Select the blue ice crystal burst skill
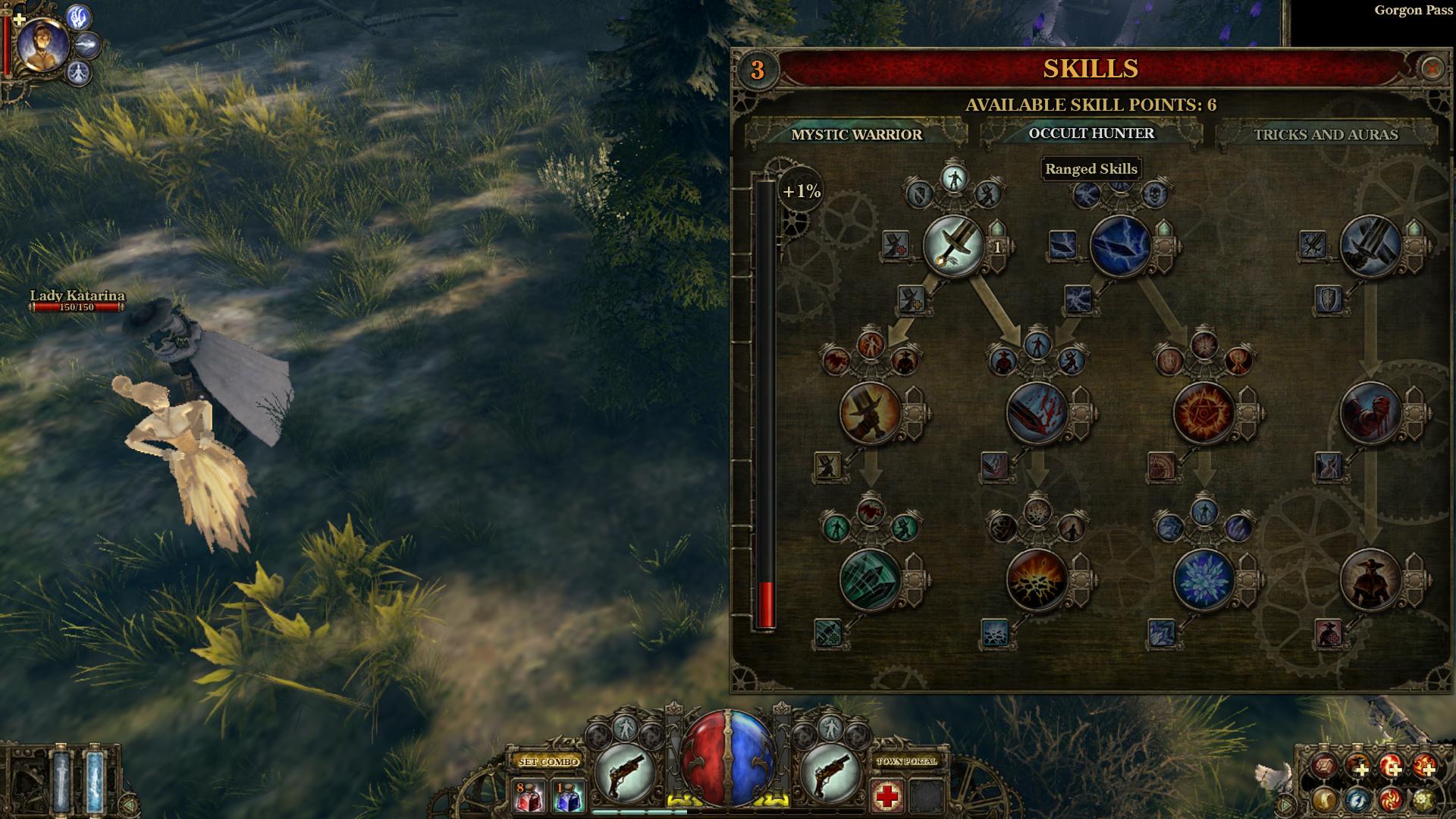The height and width of the screenshot is (819, 1456). (1203, 580)
